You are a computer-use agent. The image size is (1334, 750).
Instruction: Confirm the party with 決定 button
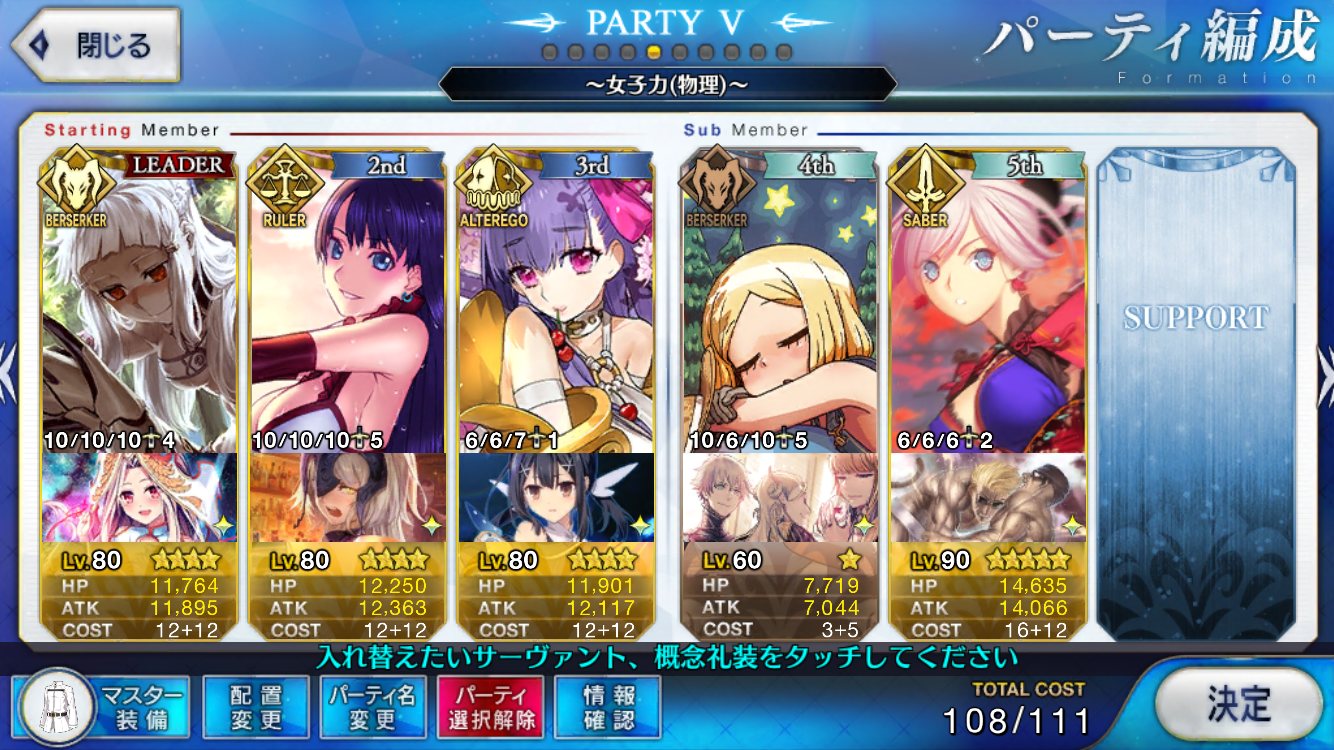click(x=1236, y=705)
